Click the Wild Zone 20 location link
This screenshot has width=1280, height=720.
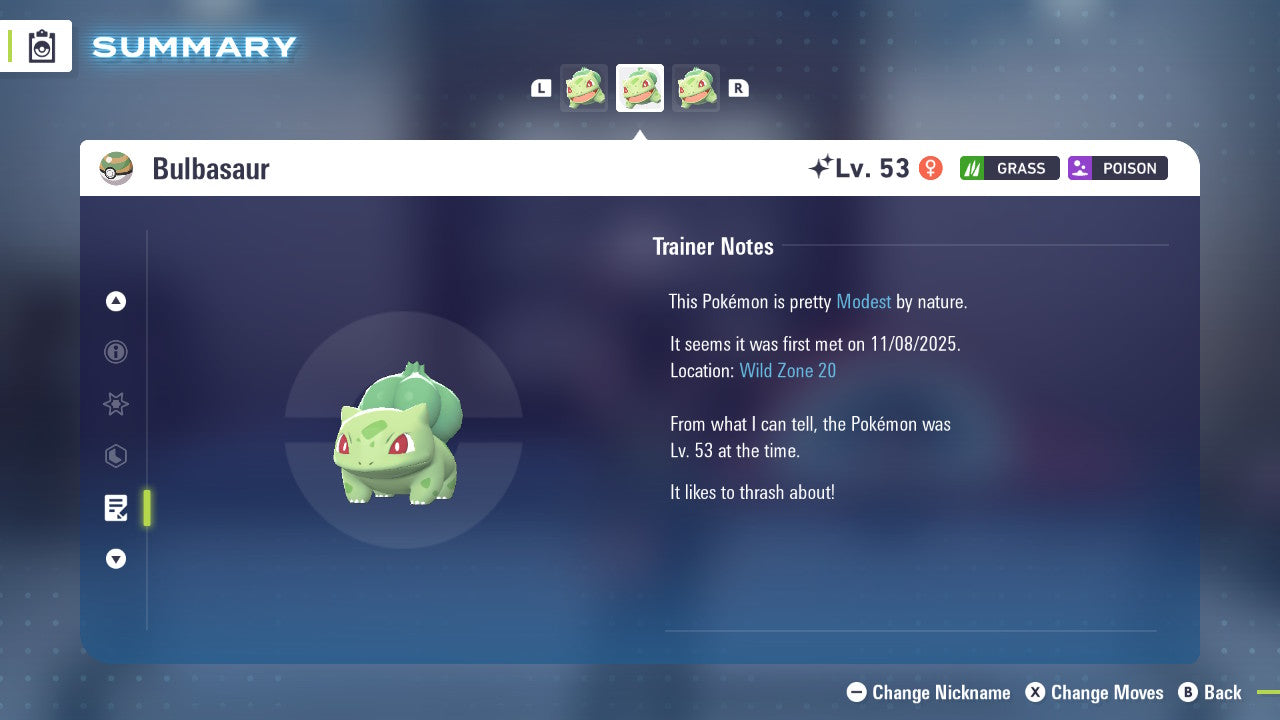(x=788, y=370)
